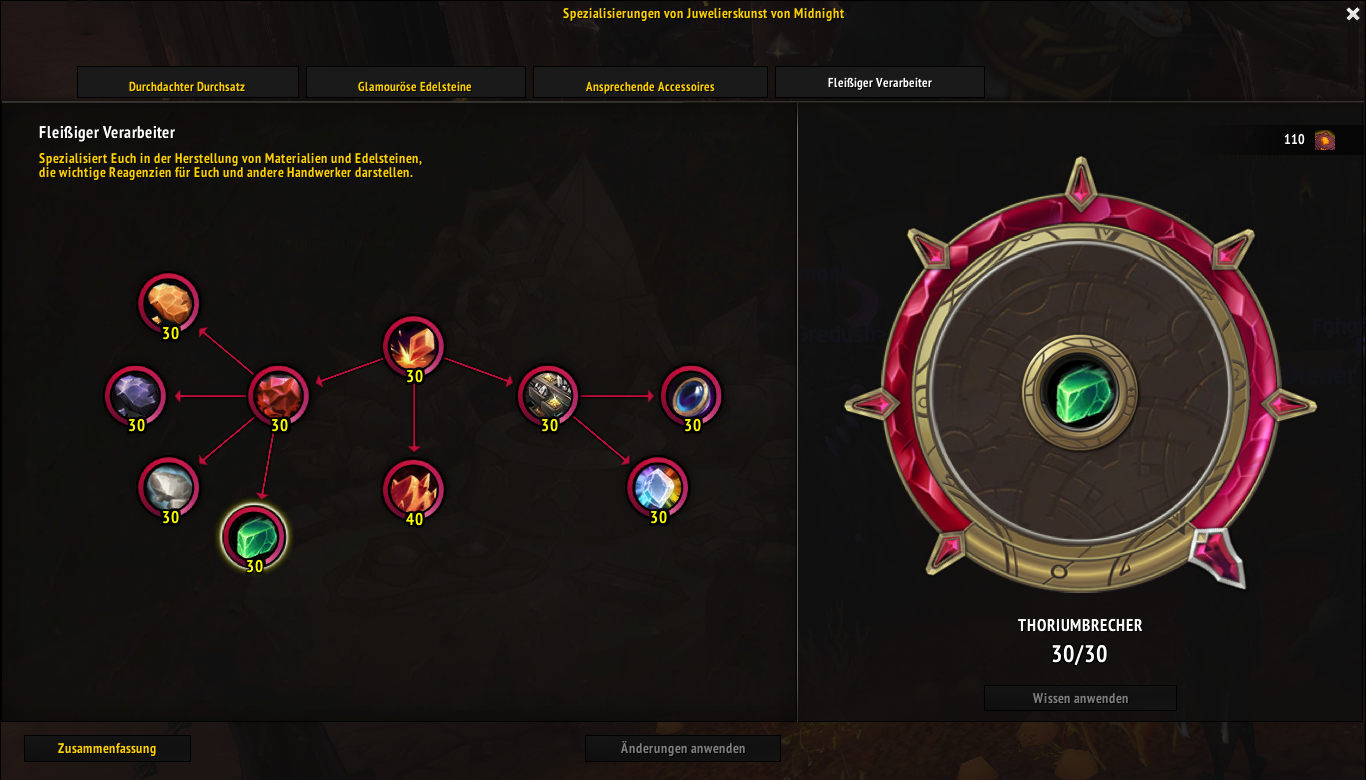
Task: Select the top orange crystal root node
Action: 413,347
